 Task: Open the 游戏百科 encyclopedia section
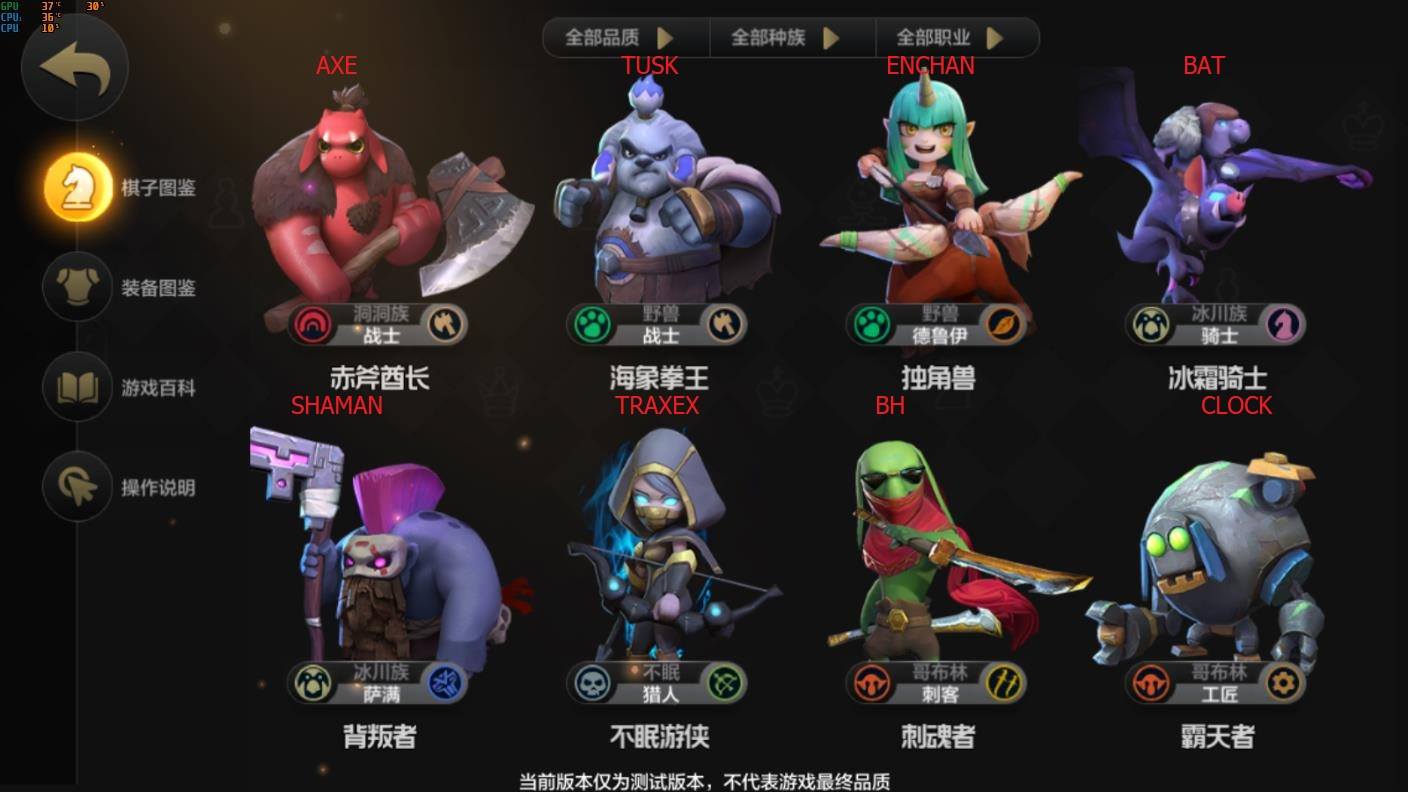point(76,387)
